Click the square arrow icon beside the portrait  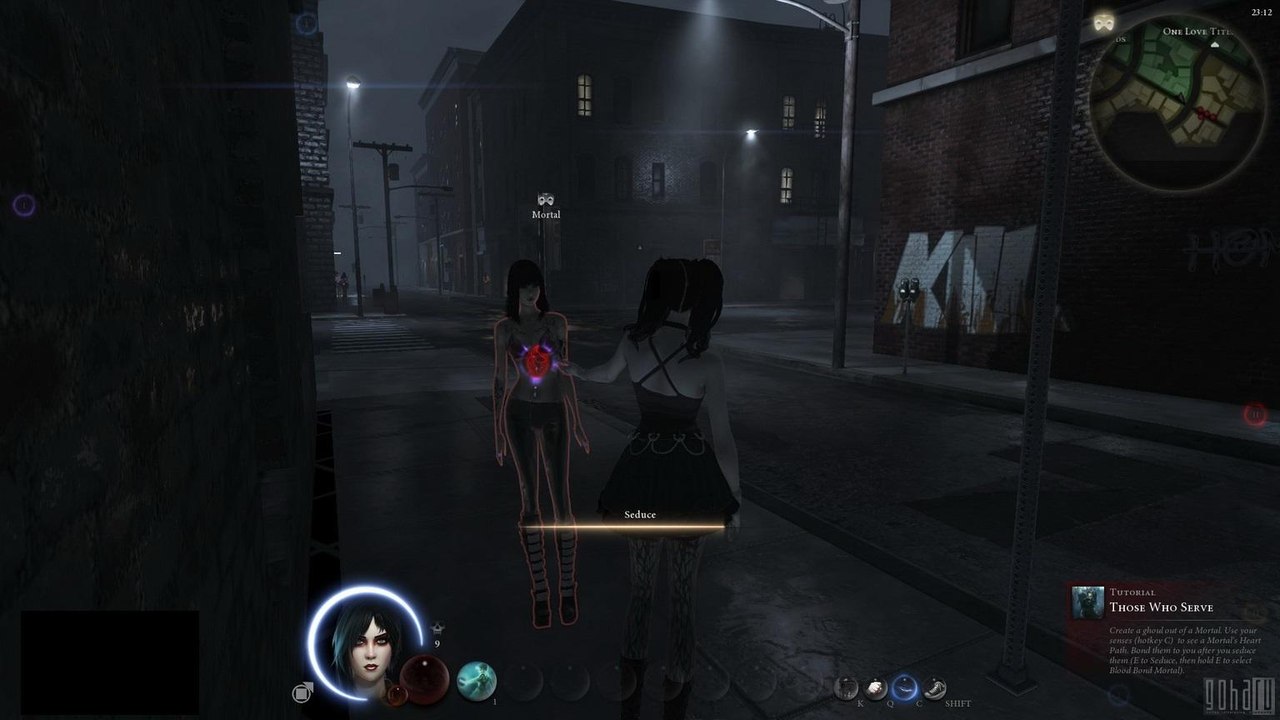(x=301, y=692)
